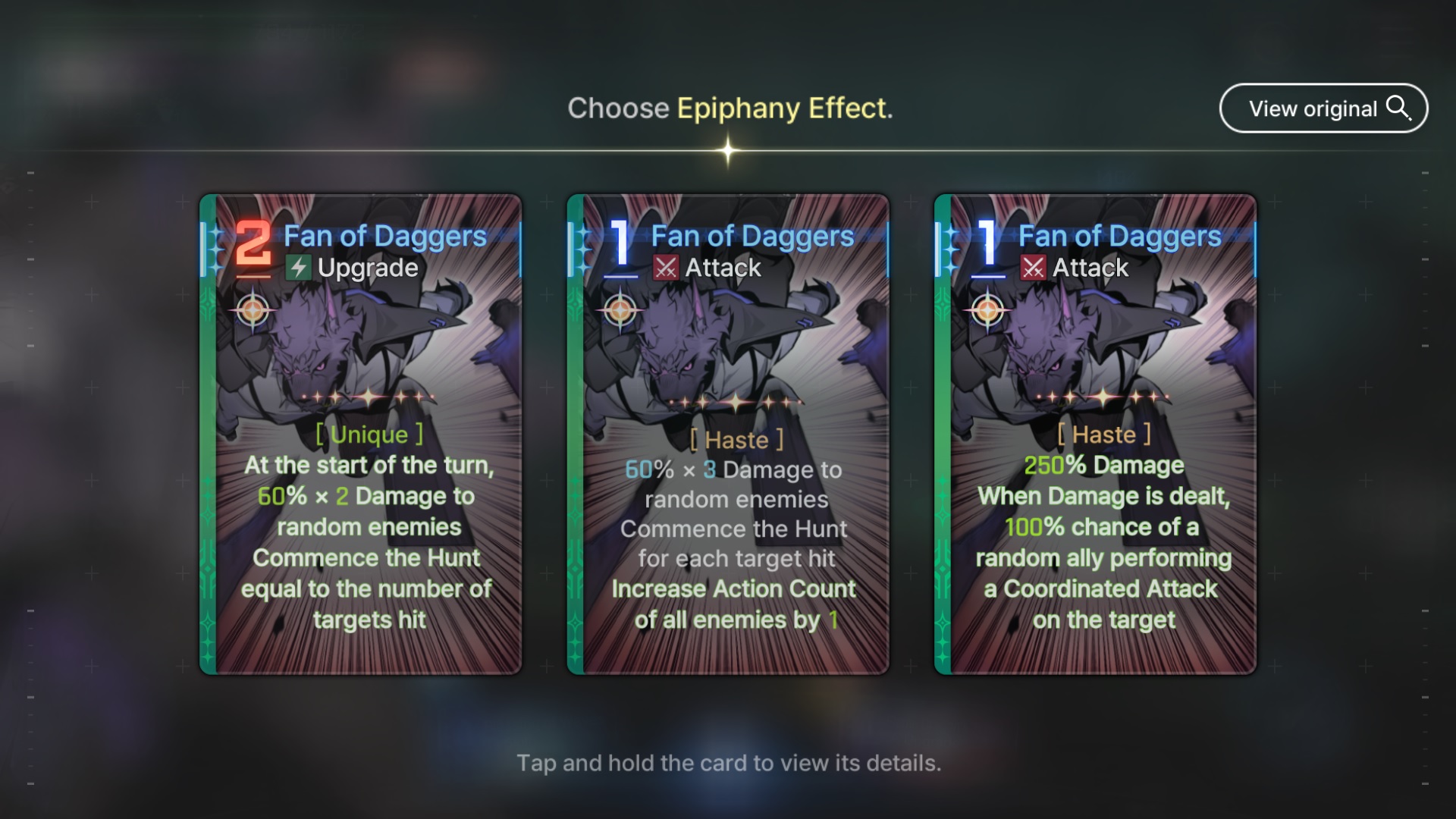Pick the 250% Damage Coordinated Attack card

1095,434
